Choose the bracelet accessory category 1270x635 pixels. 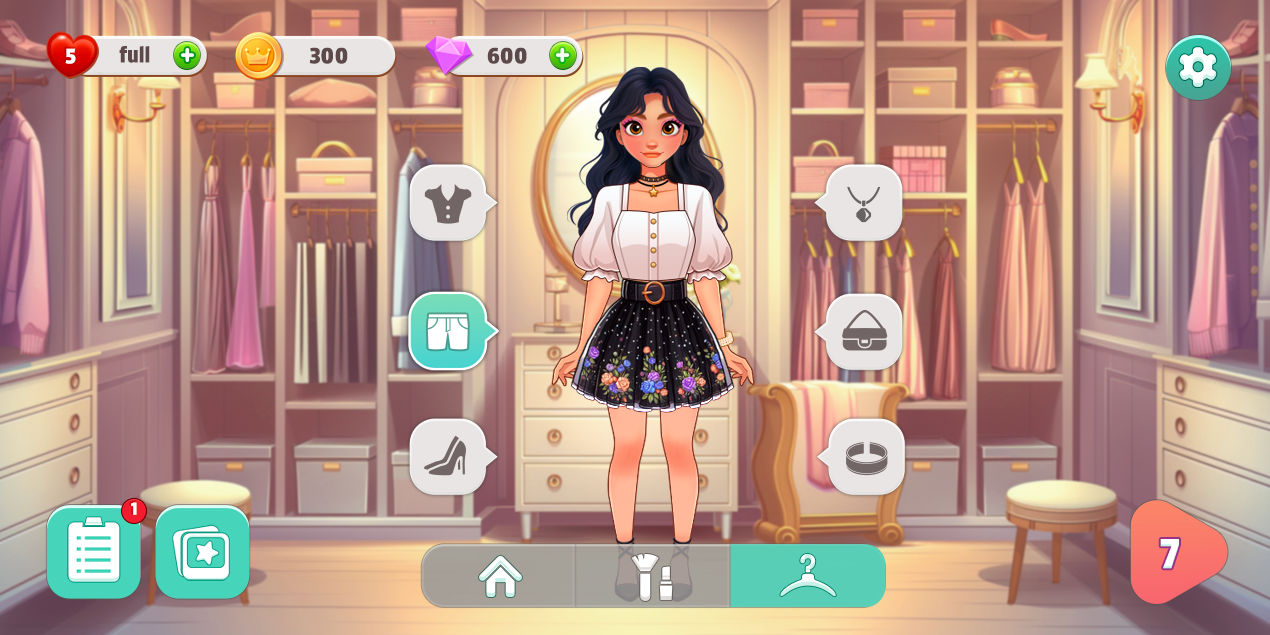(866, 457)
